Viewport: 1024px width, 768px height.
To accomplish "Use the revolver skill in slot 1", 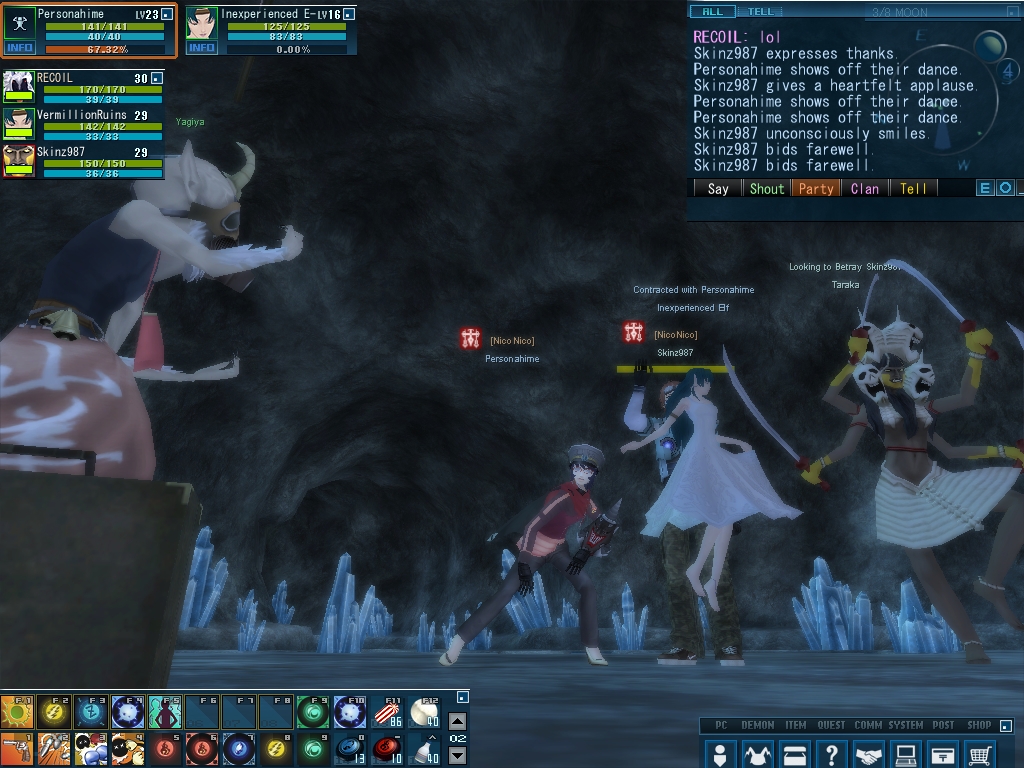I will point(18,749).
